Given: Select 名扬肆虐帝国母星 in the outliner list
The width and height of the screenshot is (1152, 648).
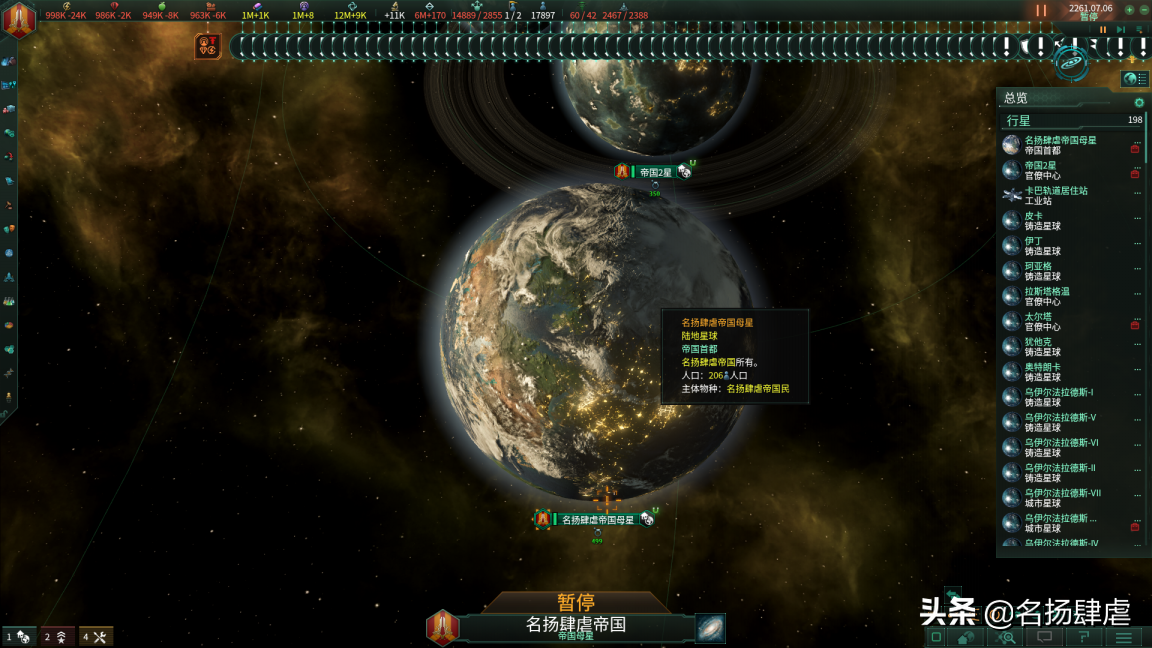Looking at the screenshot, I should pos(1060,145).
